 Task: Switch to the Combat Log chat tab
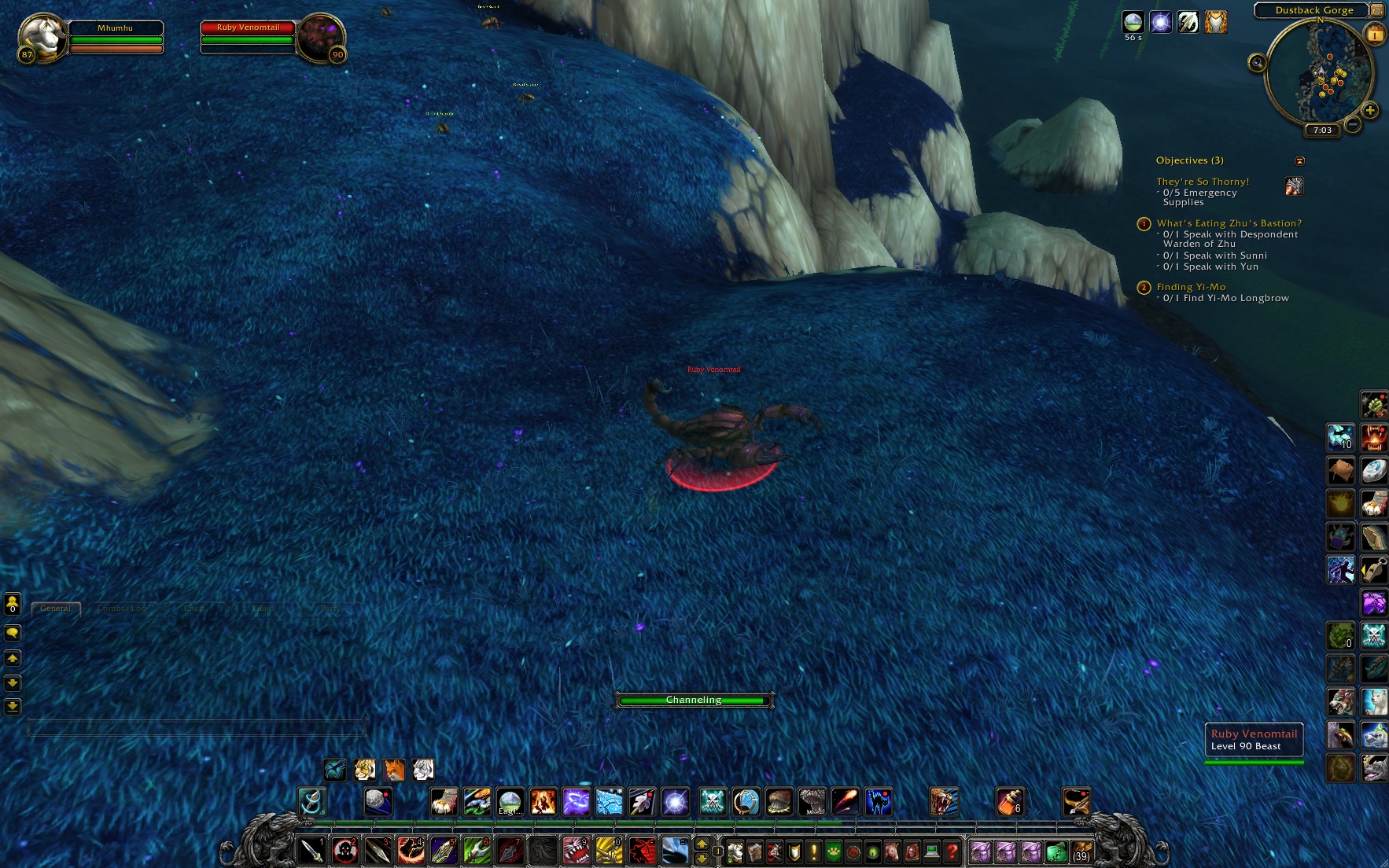pos(122,609)
